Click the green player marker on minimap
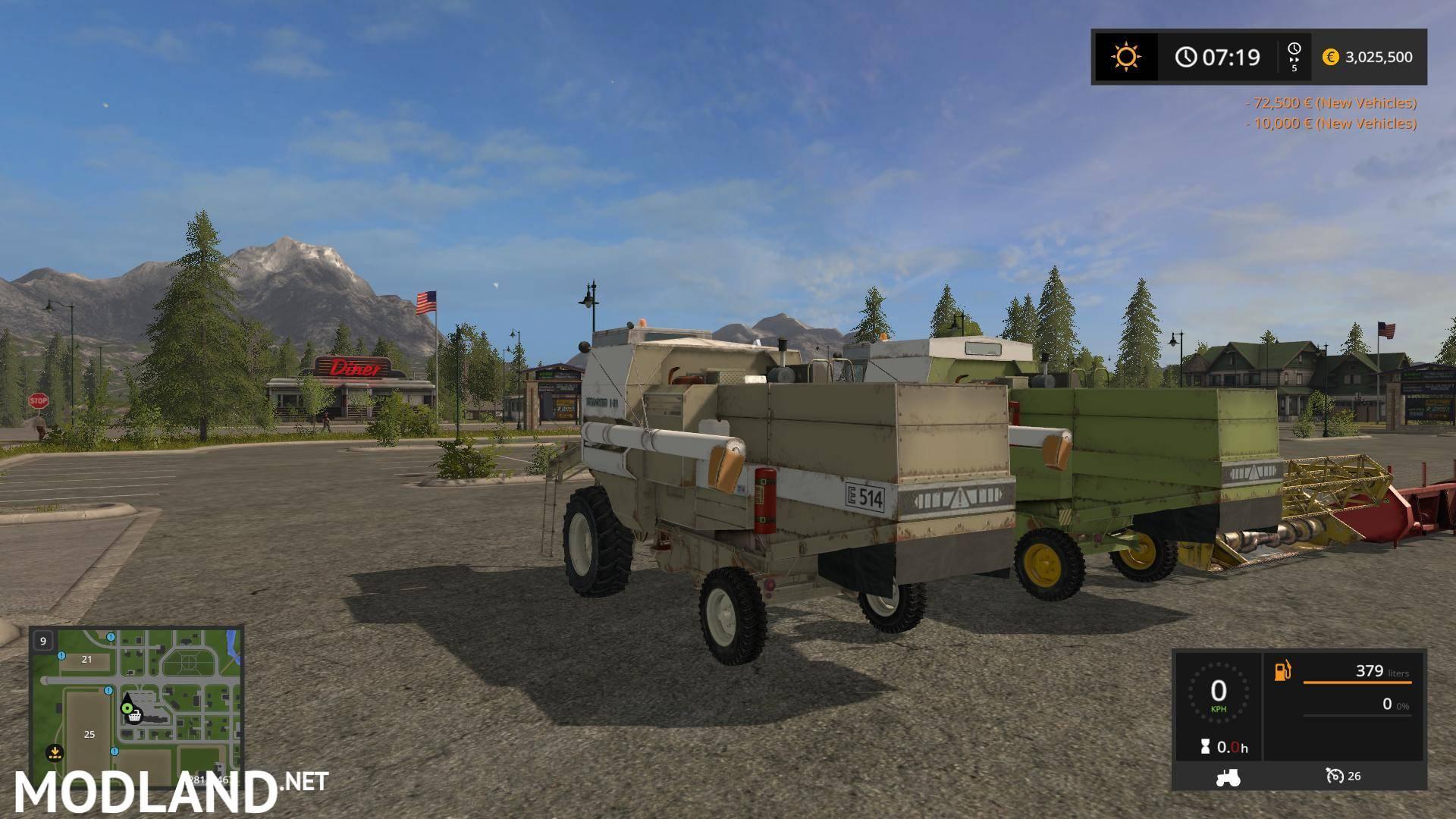 [127, 708]
